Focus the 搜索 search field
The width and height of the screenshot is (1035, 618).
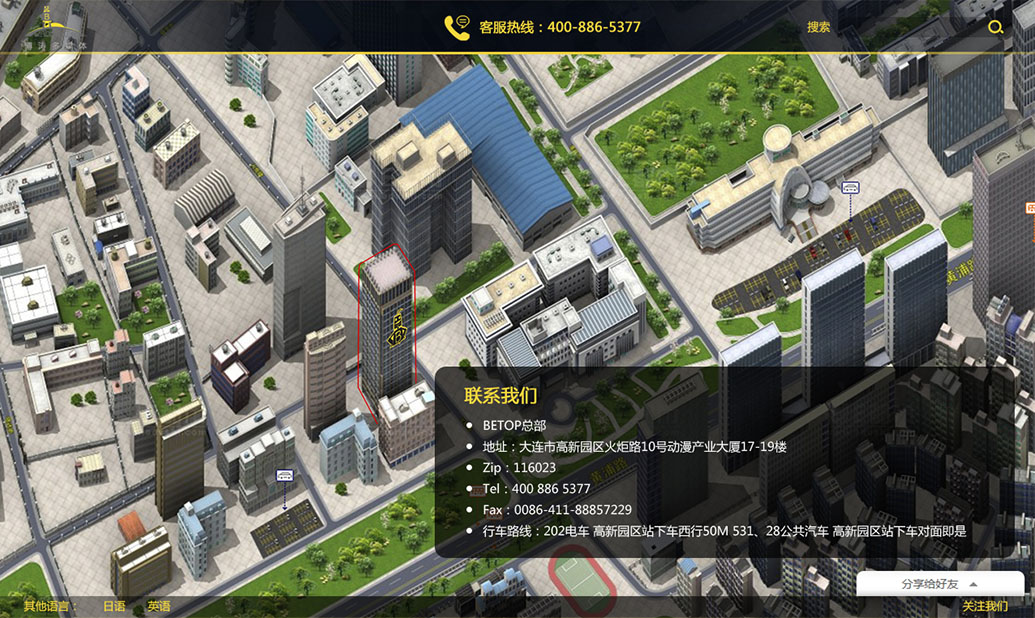(x=880, y=27)
